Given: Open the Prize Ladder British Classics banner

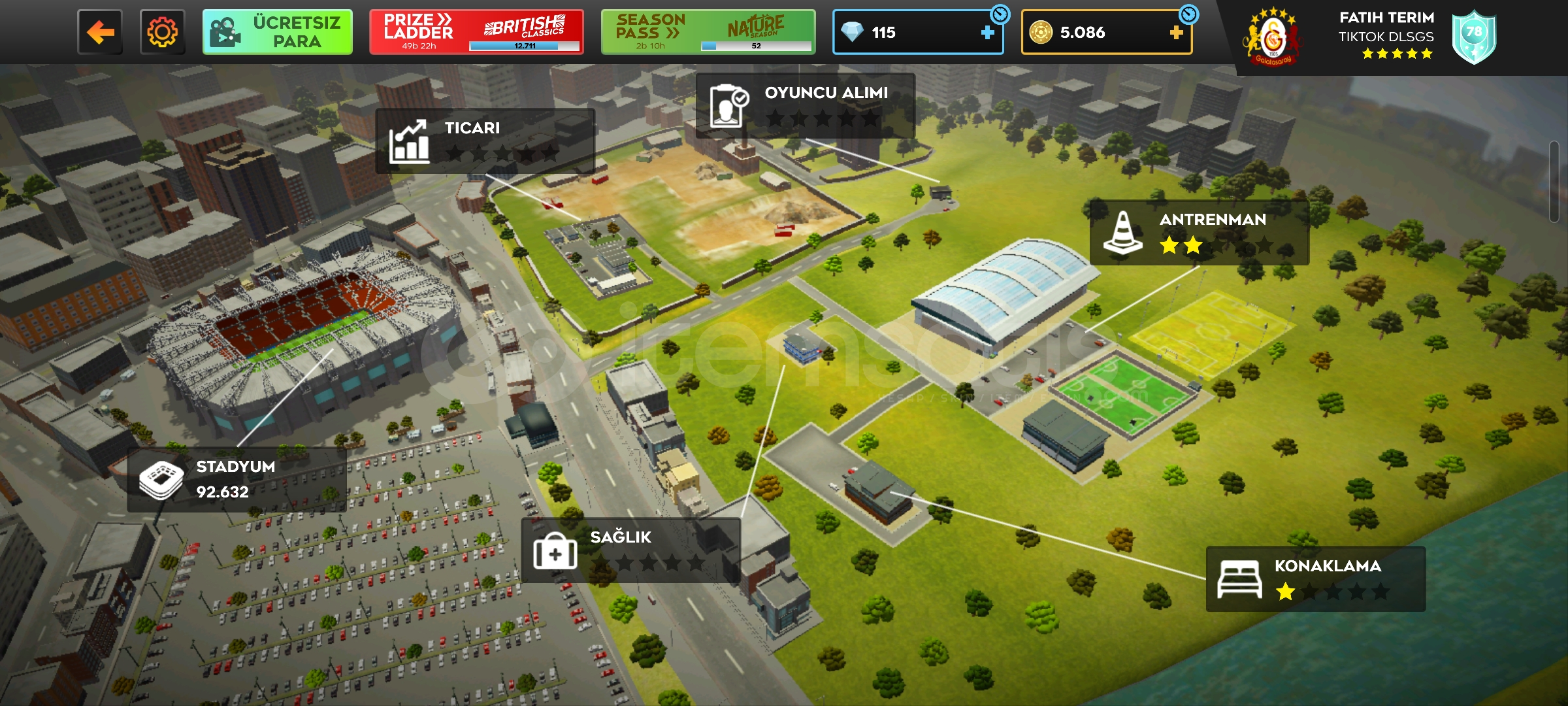Looking at the screenshot, I should [476, 32].
